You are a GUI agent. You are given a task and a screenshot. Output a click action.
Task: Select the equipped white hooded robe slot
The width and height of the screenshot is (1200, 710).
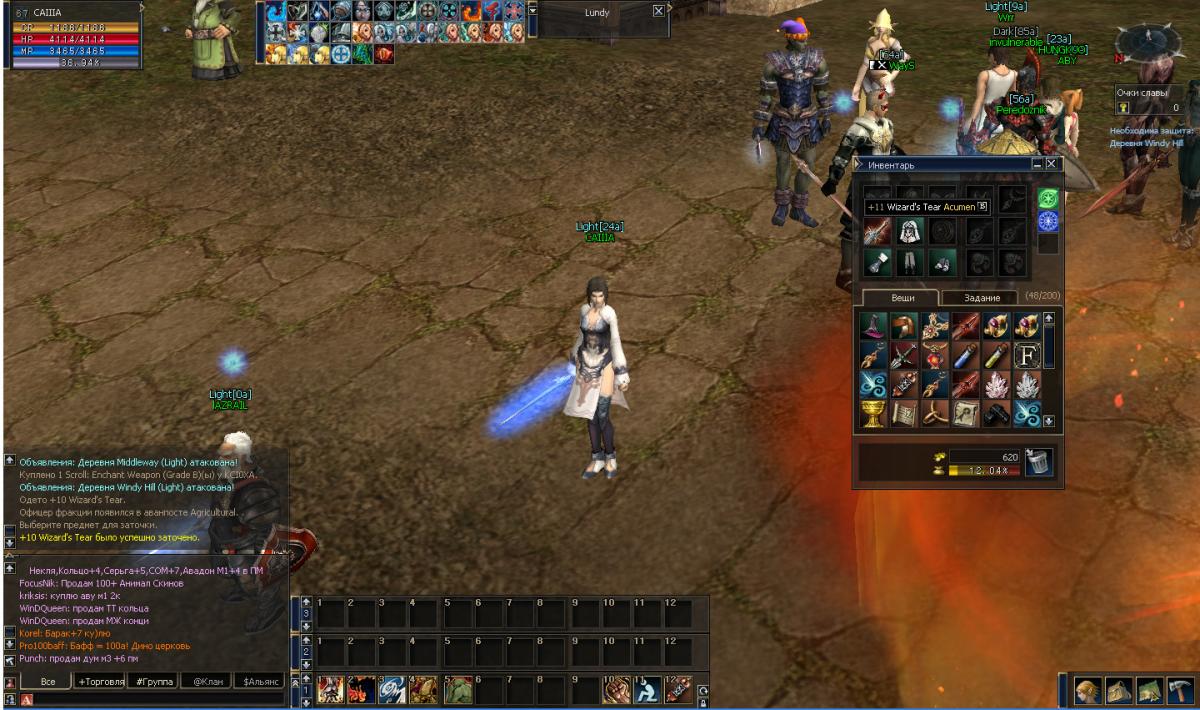point(910,231)
